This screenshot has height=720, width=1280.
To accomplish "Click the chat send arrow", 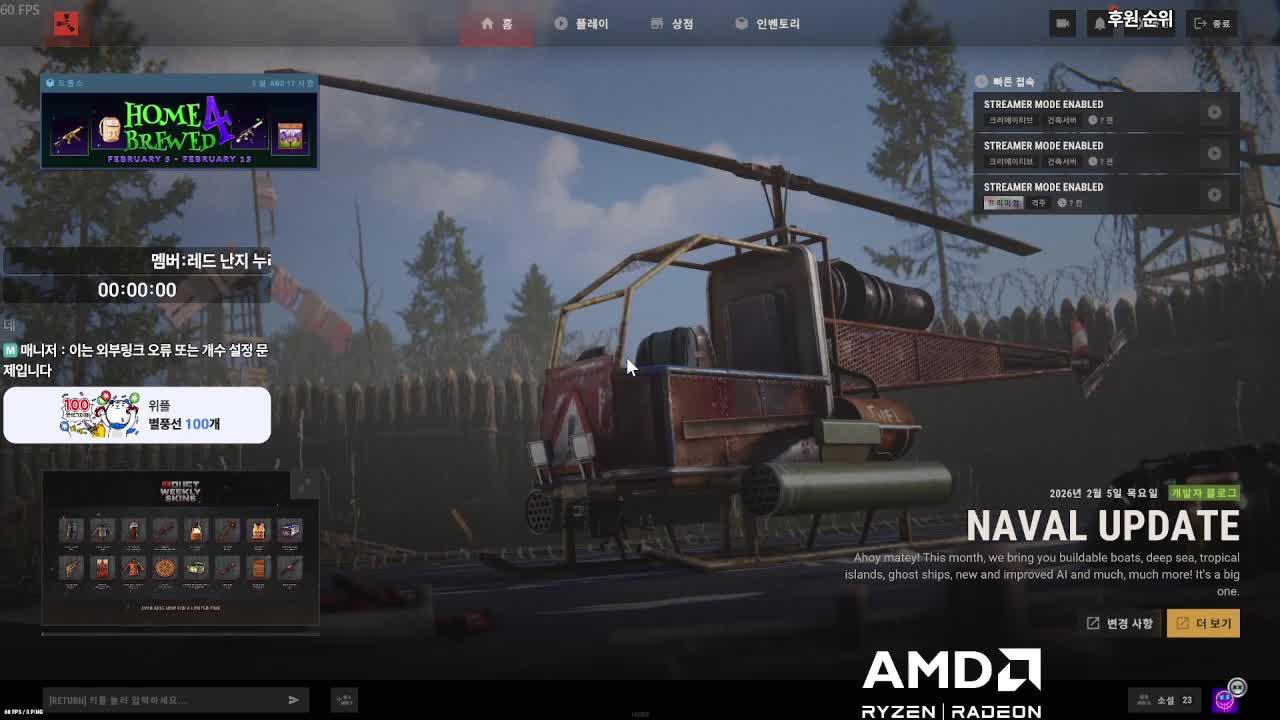I will [294, 700].
